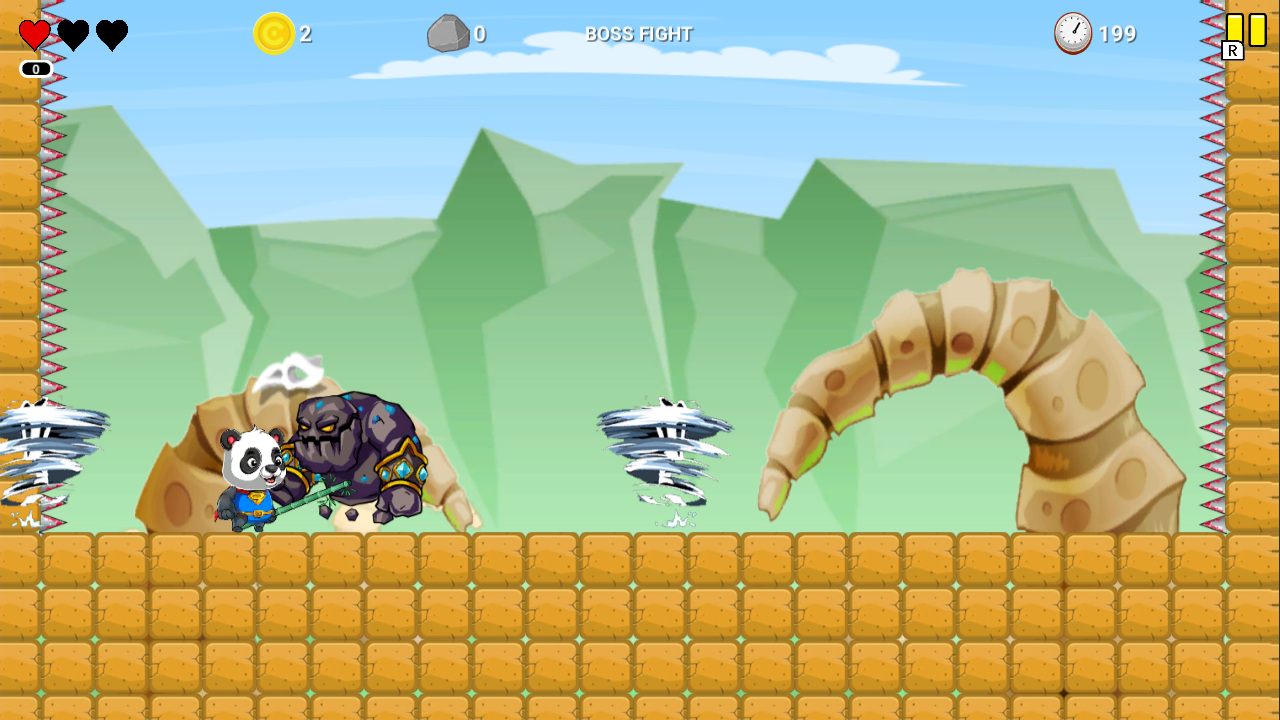Click the first black empty heart
Image resolution: width=1280 pixels, height=720 pixels.
tap(72, 35)
